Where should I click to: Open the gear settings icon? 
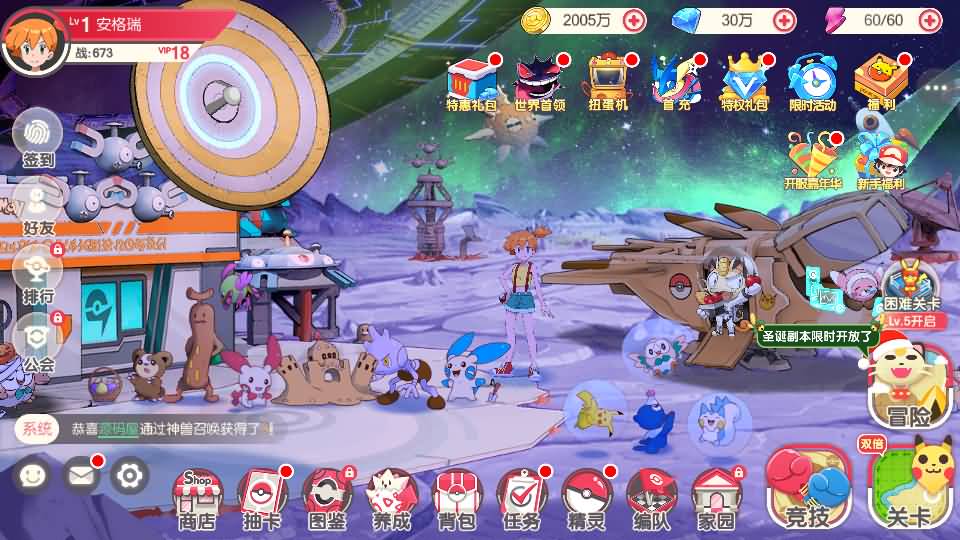(x=129, y=475)
